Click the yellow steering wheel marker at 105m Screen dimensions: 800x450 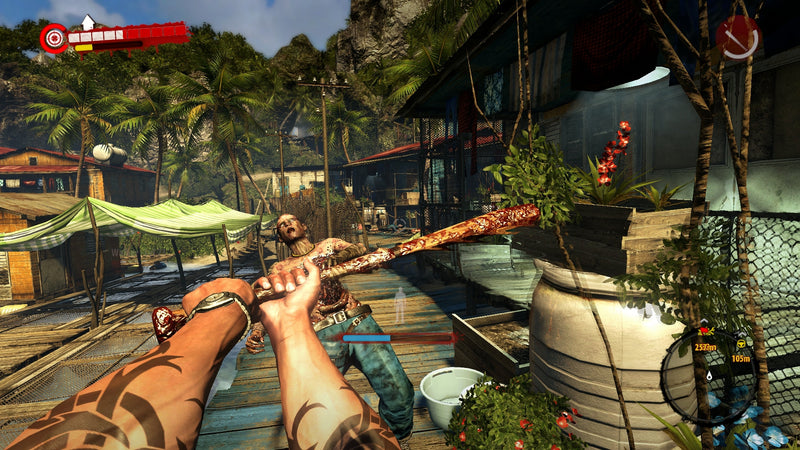click(x=740, y=340)
